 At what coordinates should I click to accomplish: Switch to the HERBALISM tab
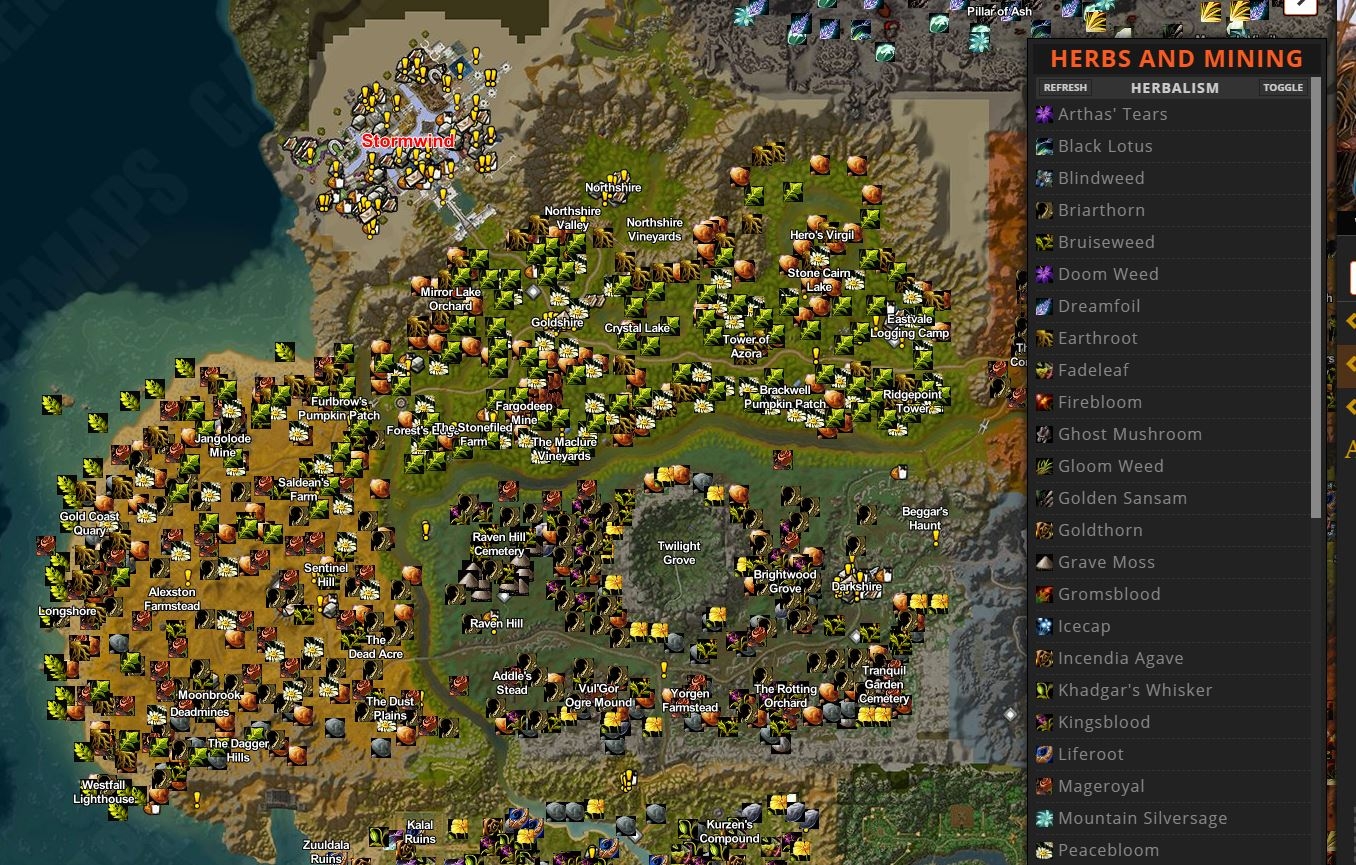[1174, 87]
